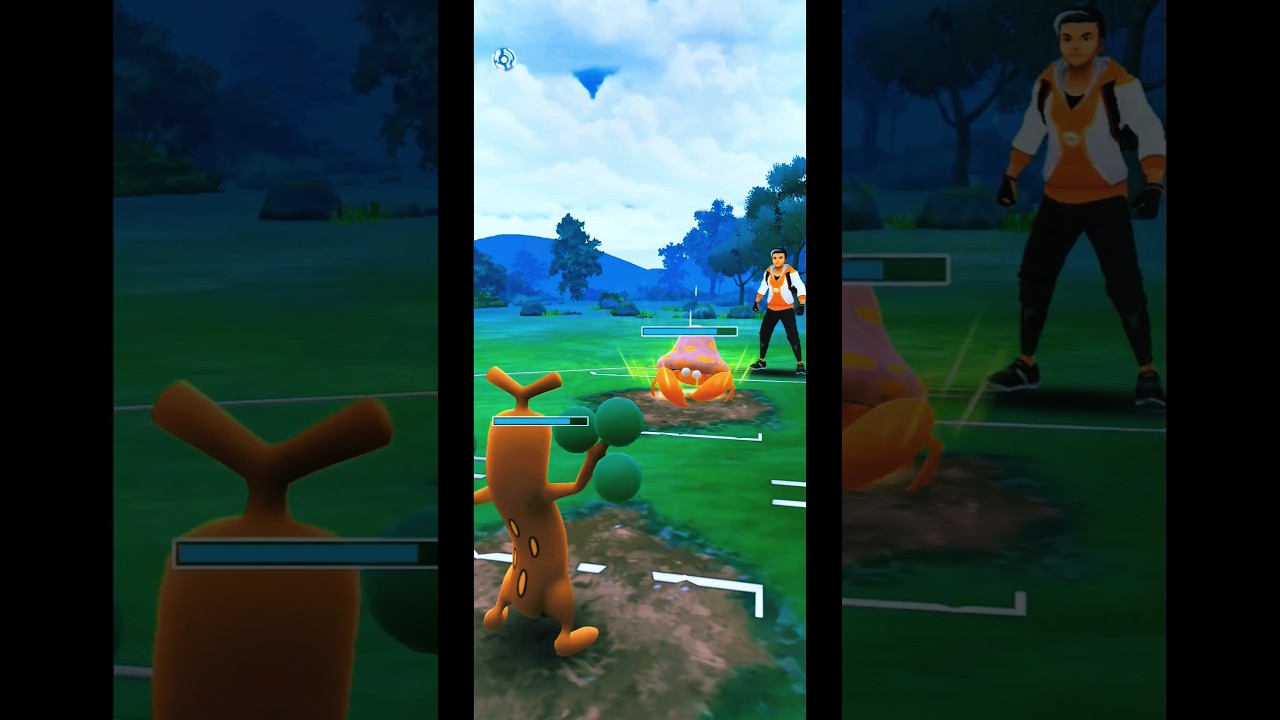
Task: Tap the weather icon in the sky
Action: coord(505,58)
